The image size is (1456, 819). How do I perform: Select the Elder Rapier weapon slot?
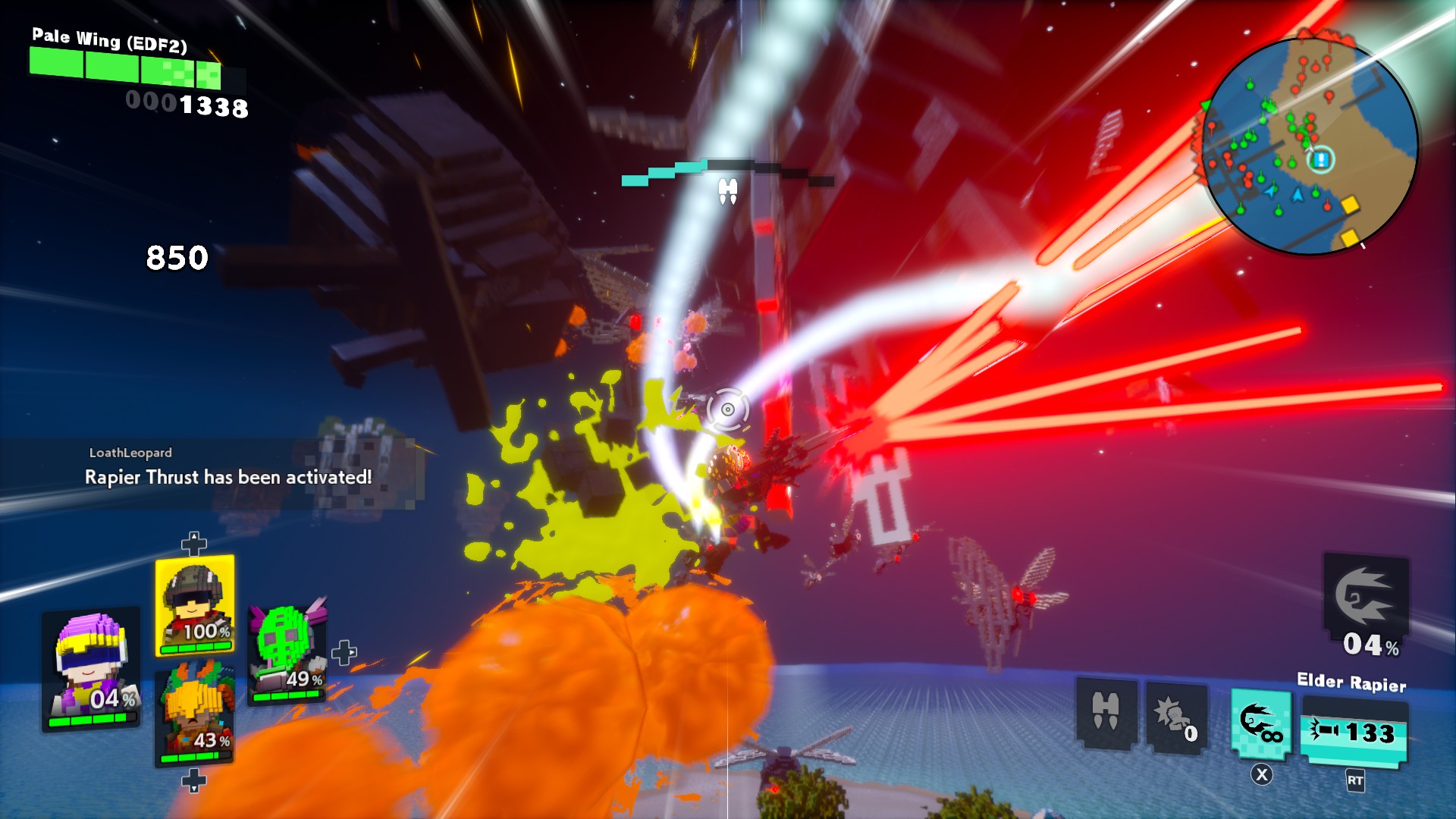click(x=1354, y=732)
